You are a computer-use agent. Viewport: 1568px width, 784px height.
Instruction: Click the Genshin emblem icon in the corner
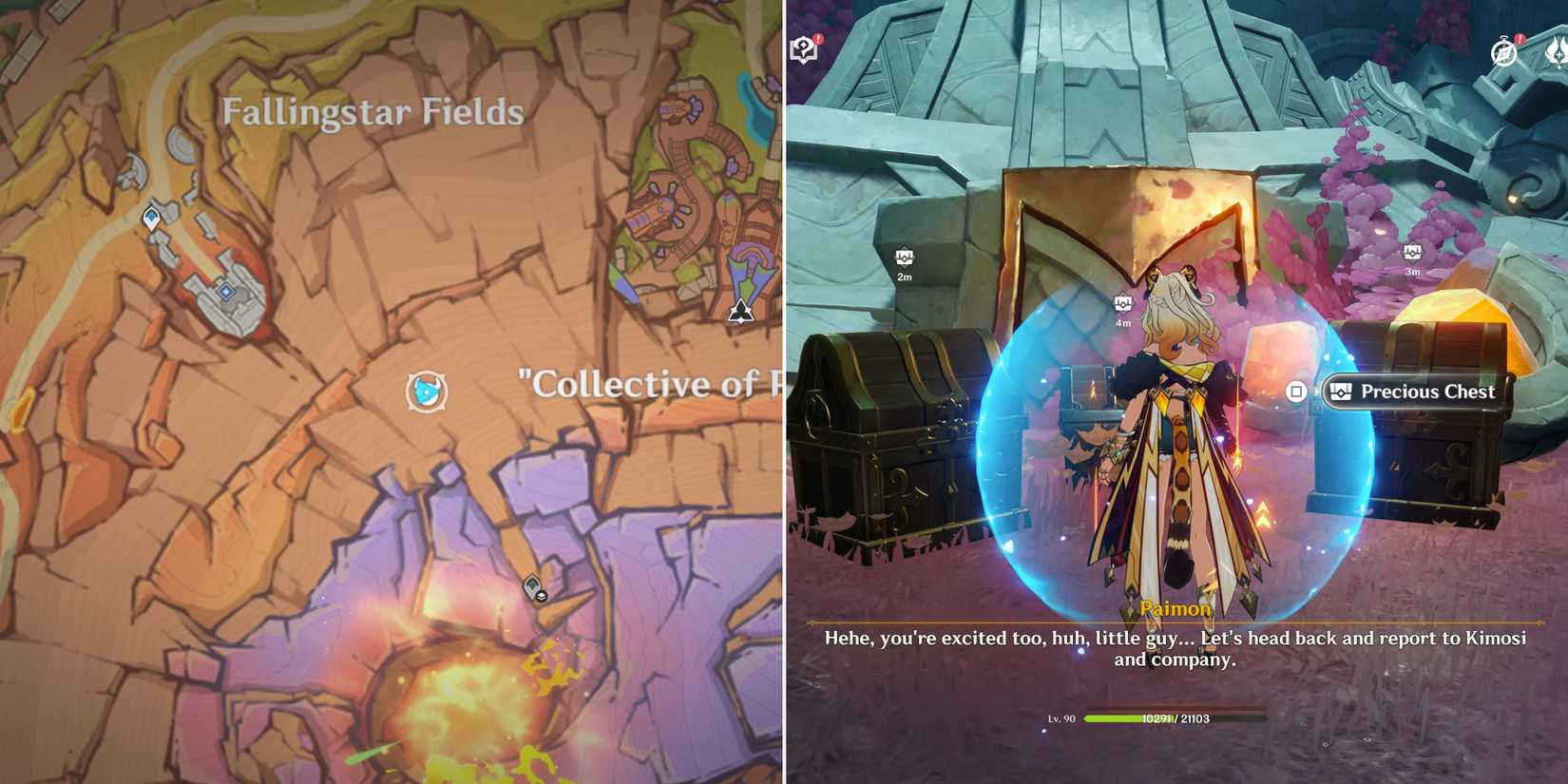pos(1556,55)
